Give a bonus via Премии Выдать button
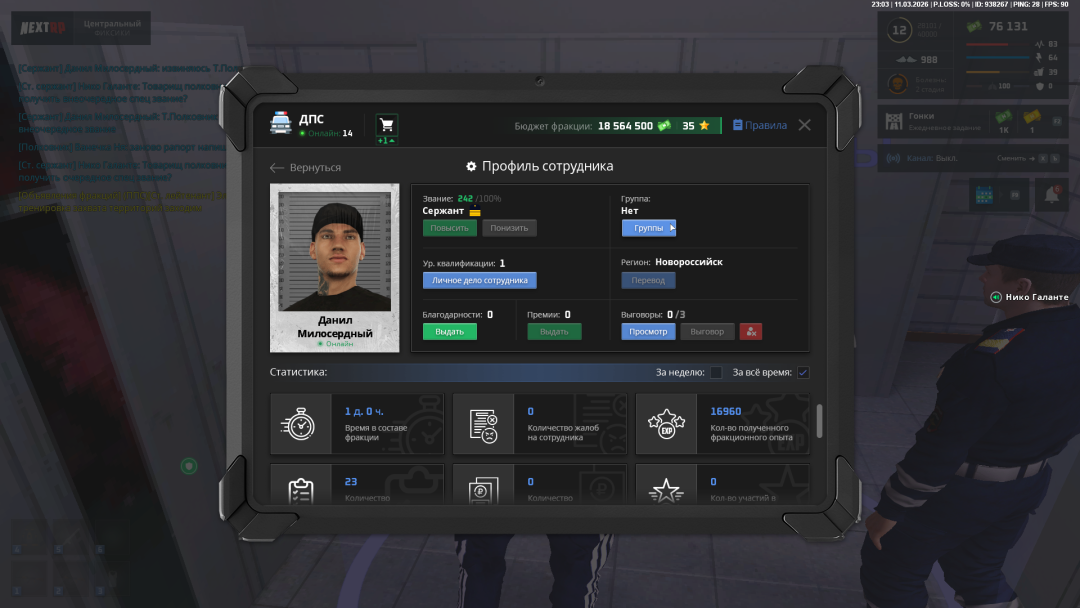Image resolution: width=1080 pixels, height=608 pixels. (554, 331)
